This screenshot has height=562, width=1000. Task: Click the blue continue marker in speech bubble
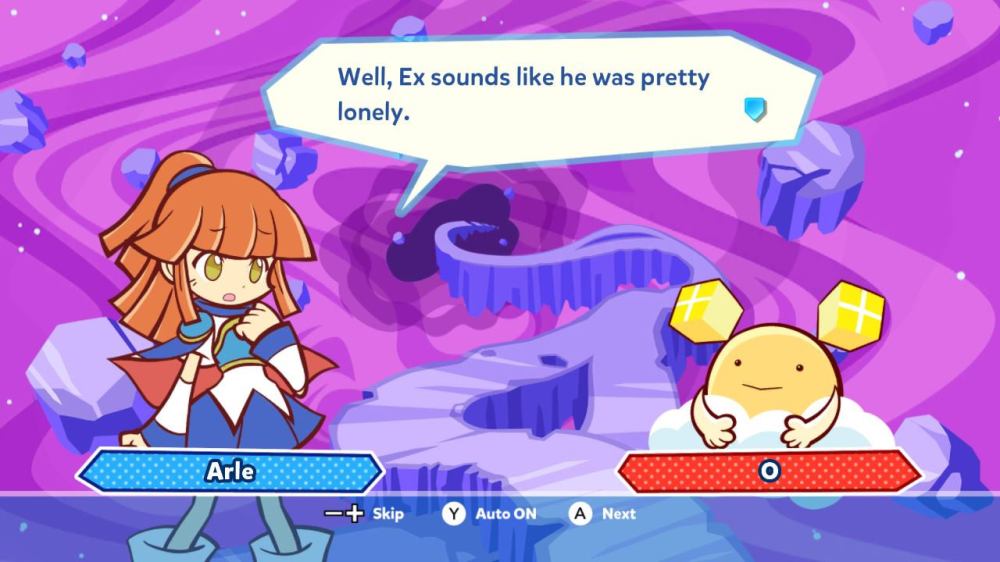(x=756, y=109)
